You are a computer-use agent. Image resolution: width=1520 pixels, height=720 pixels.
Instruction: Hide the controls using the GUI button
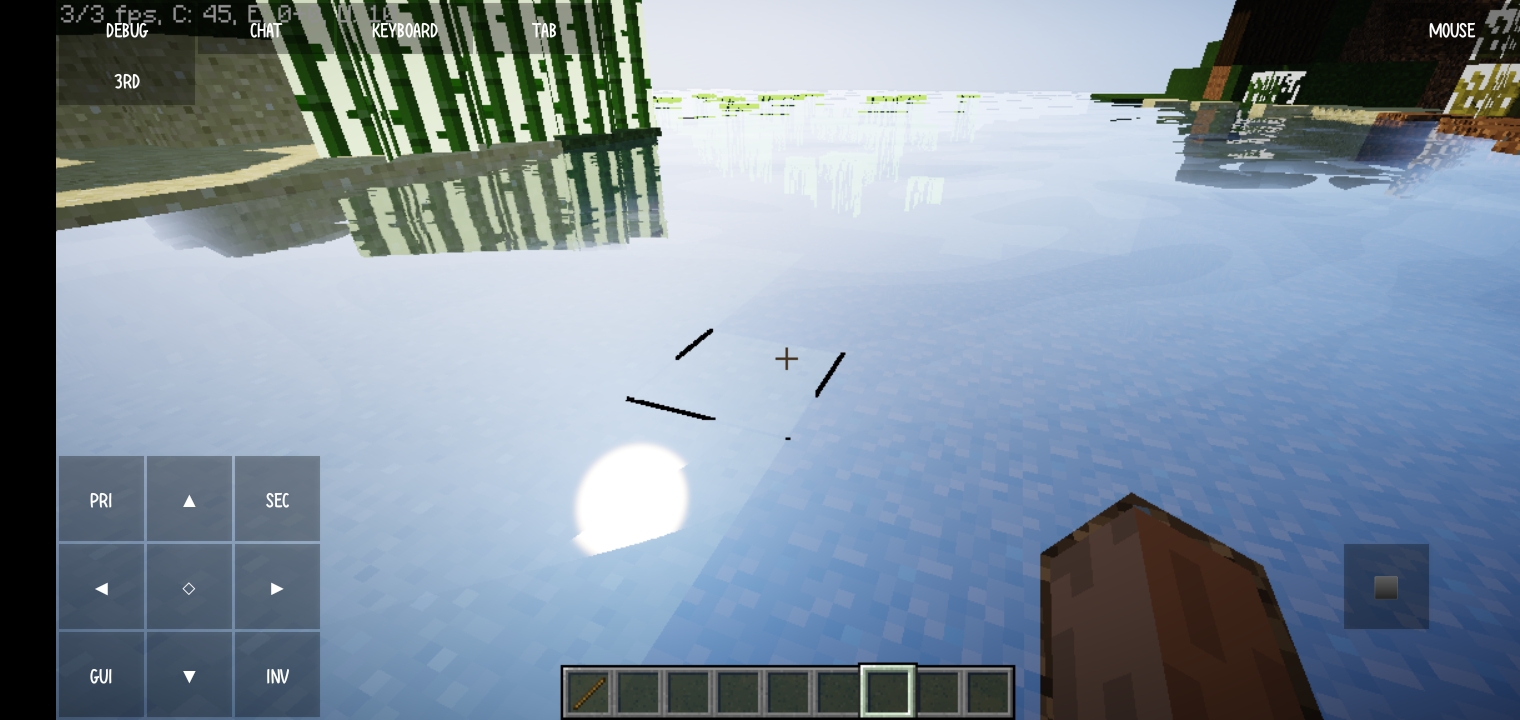(x=101, y=676)
